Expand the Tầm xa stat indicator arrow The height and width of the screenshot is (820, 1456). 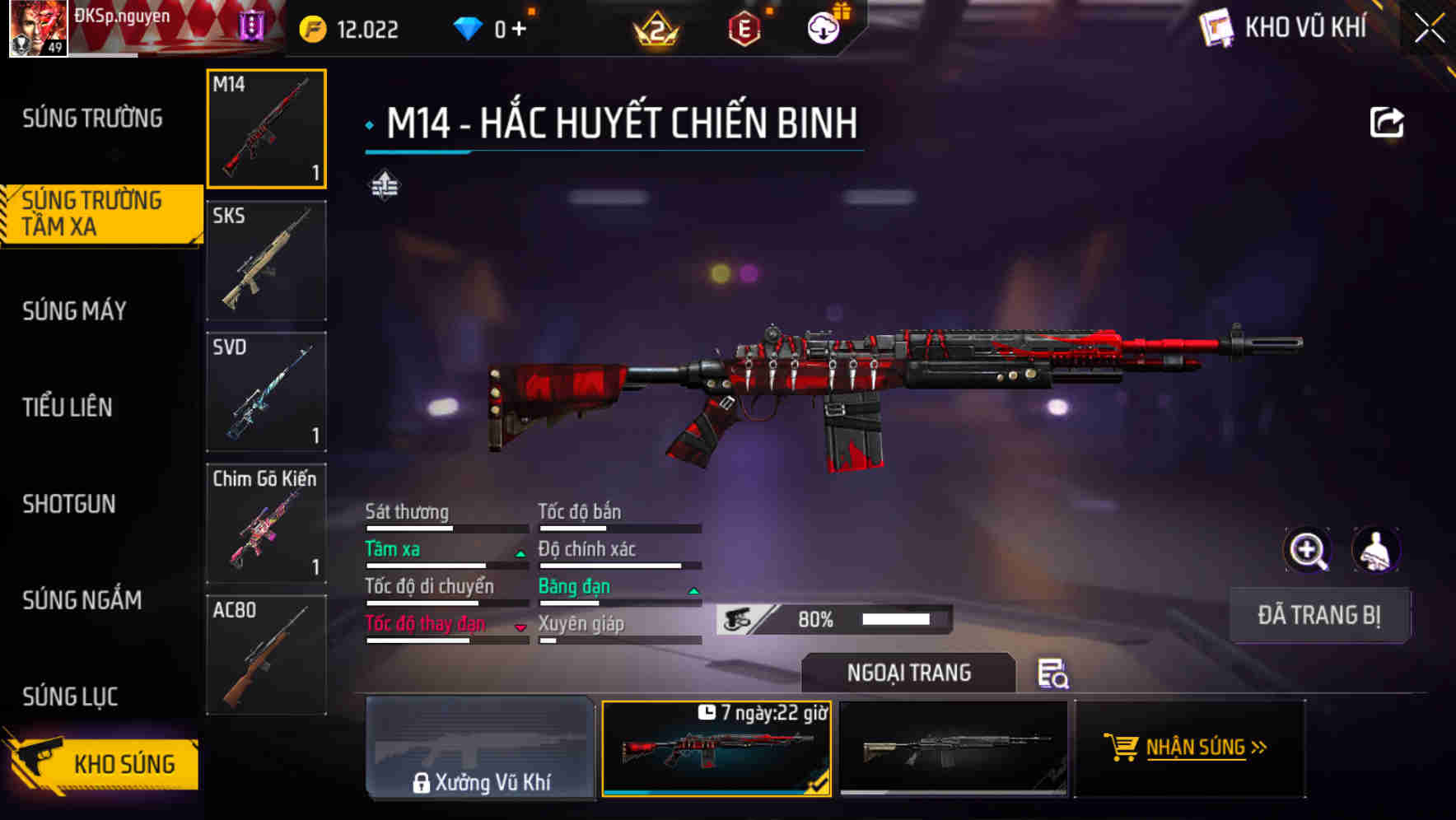tap(520, 553)
